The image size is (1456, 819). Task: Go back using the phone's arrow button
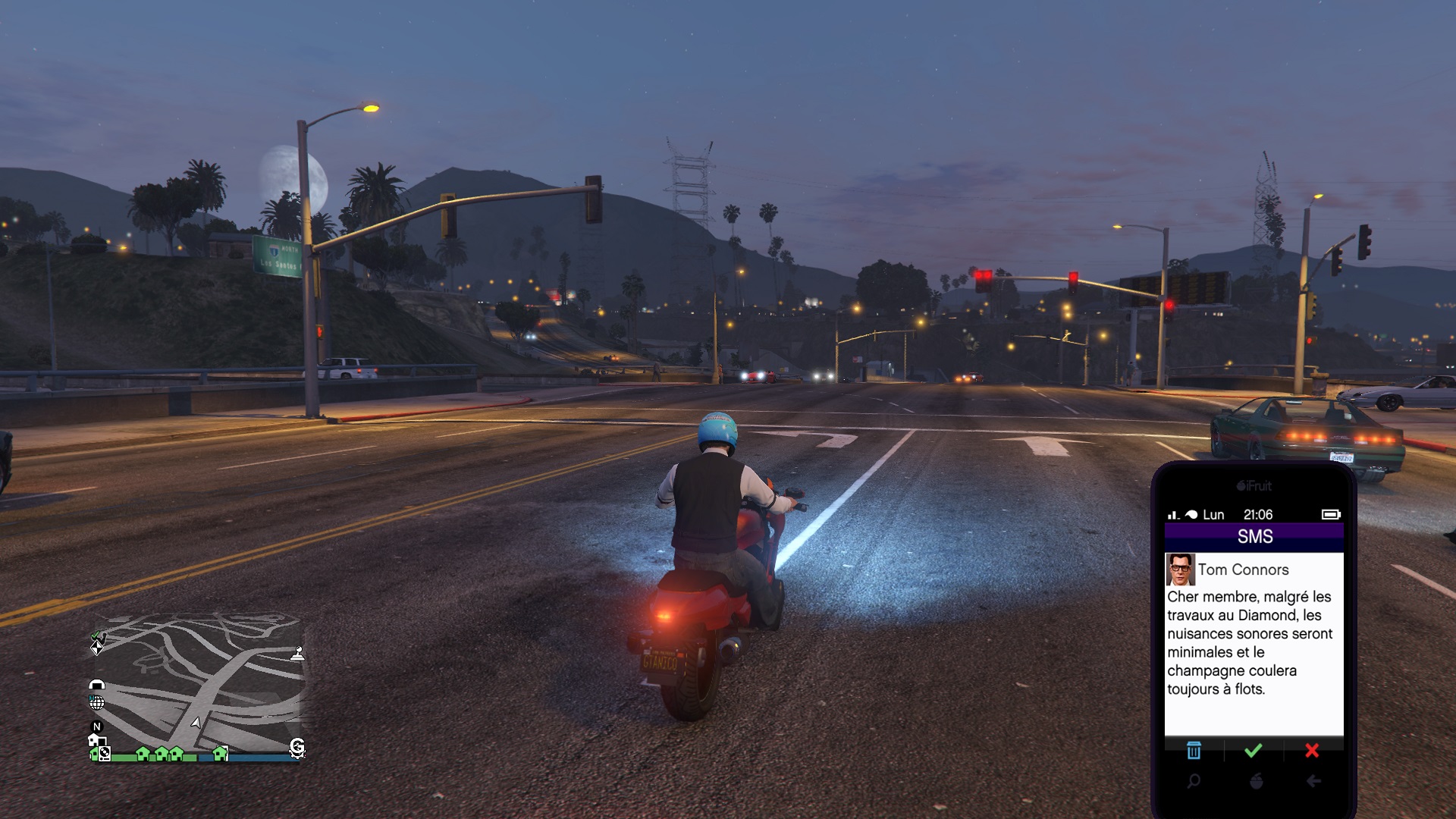pos(1314,781)
